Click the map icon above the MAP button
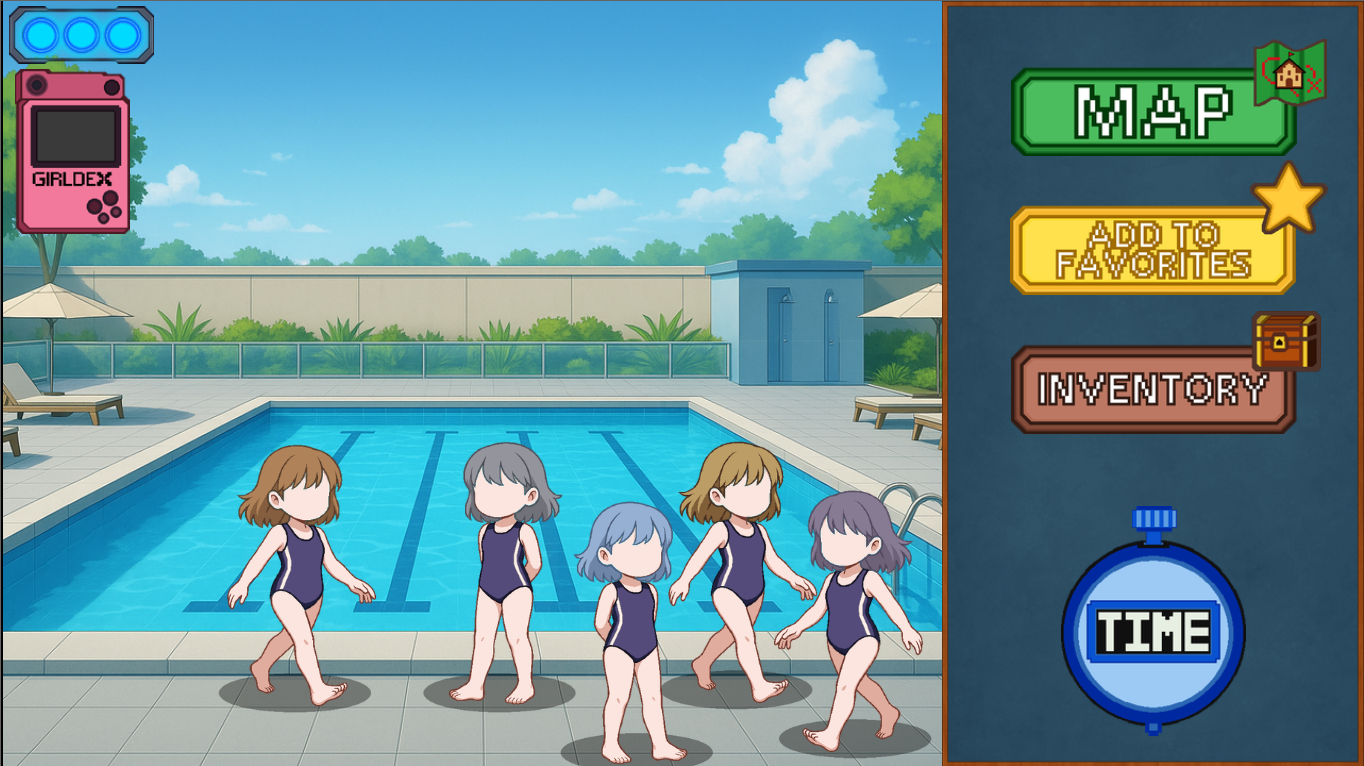 click(1290, 75)
